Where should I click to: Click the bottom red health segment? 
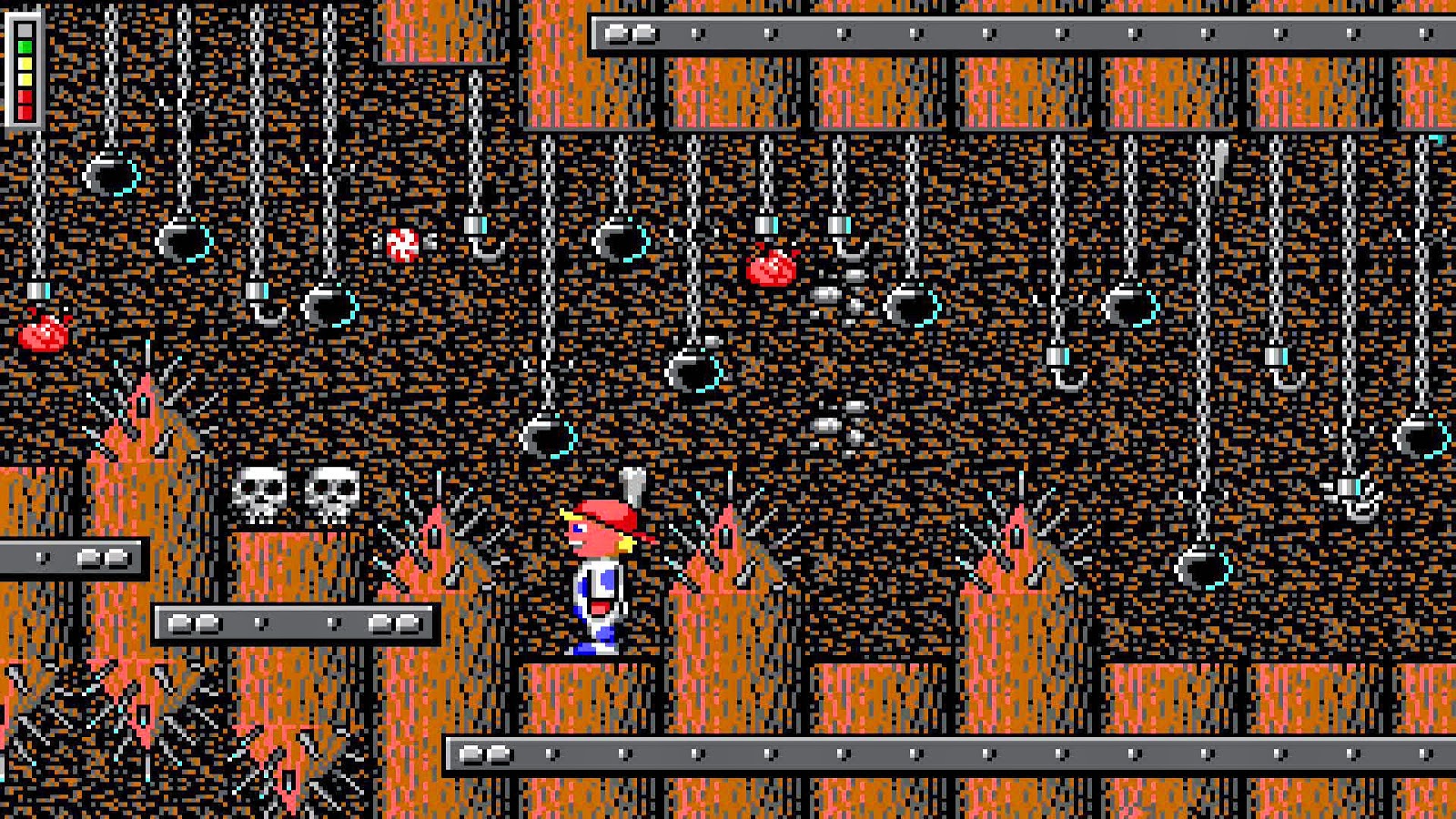pyautogui.click(x=25, y=112)
